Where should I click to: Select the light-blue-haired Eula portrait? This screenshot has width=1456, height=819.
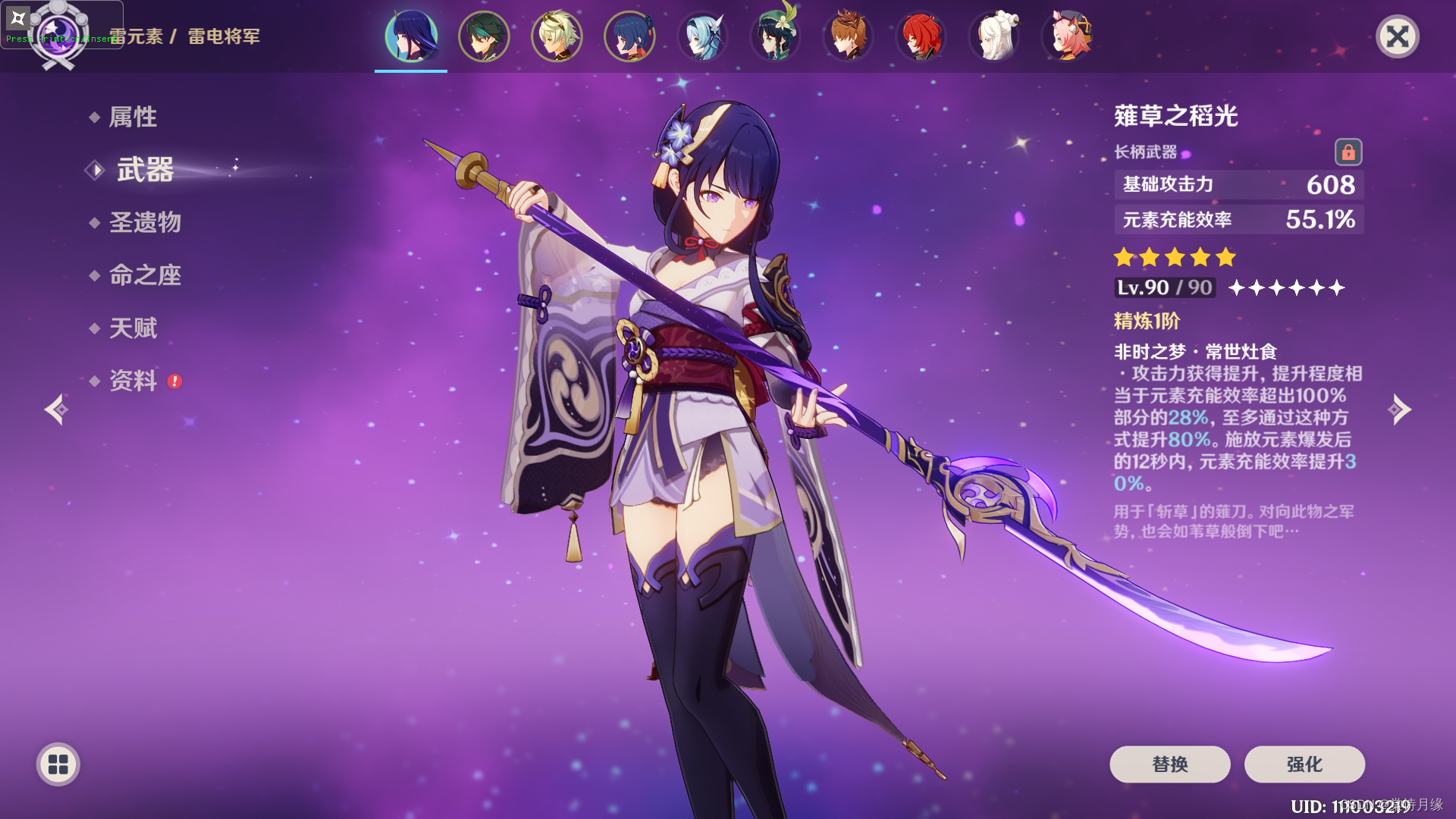(x=702, y=36)
